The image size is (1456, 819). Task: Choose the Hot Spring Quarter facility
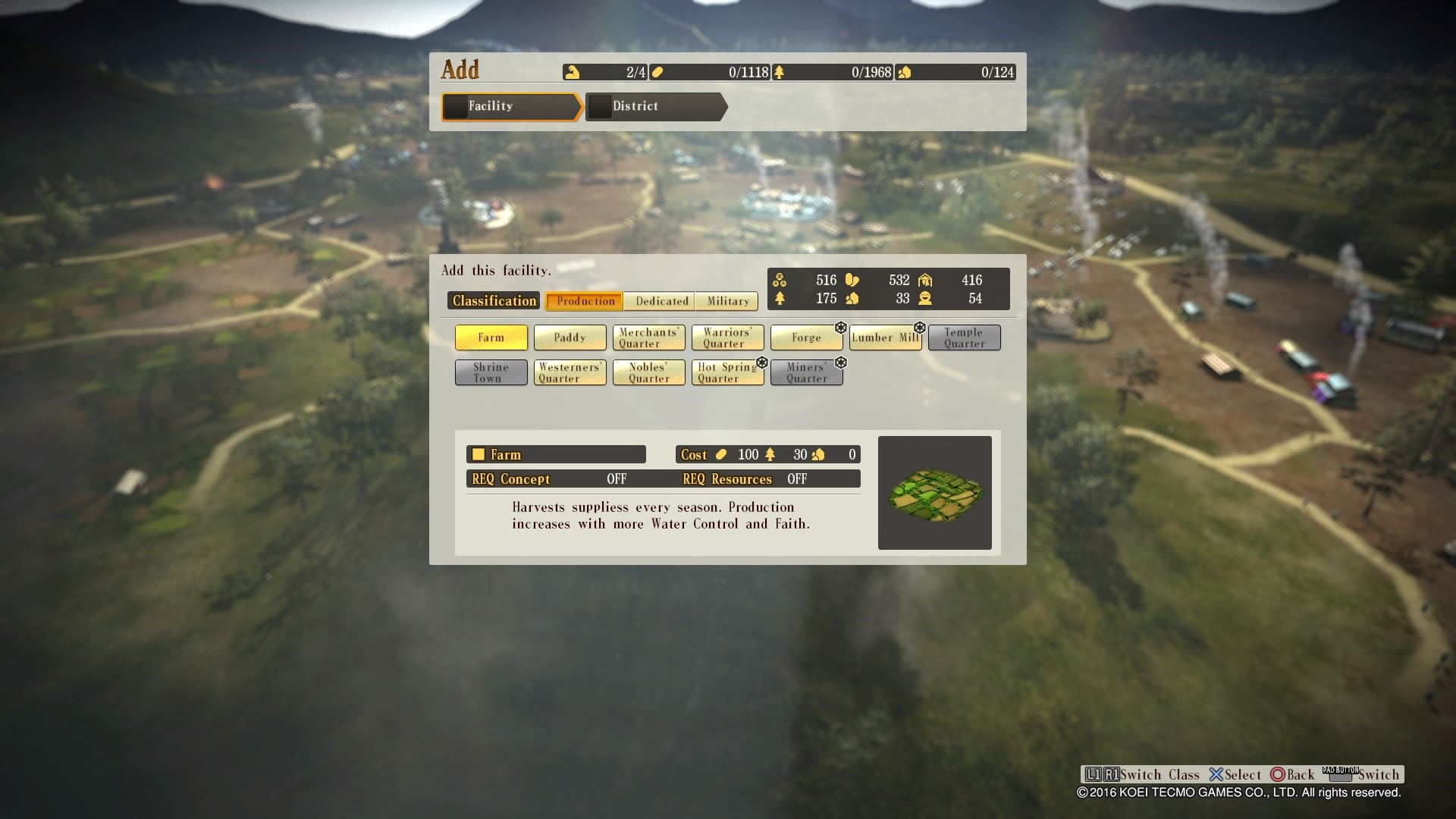[727, 372]
